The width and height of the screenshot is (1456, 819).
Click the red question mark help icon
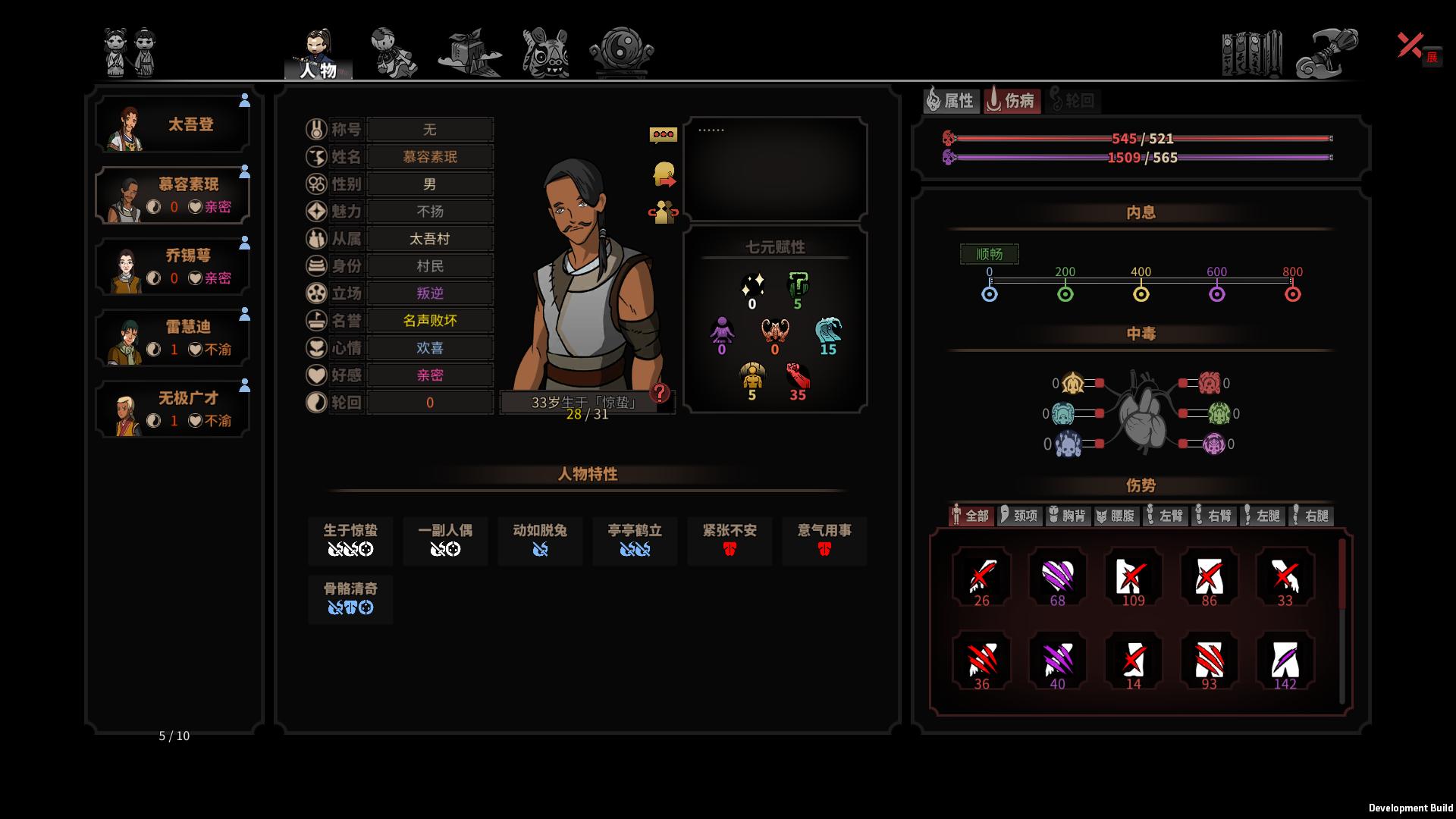point(661,393)
